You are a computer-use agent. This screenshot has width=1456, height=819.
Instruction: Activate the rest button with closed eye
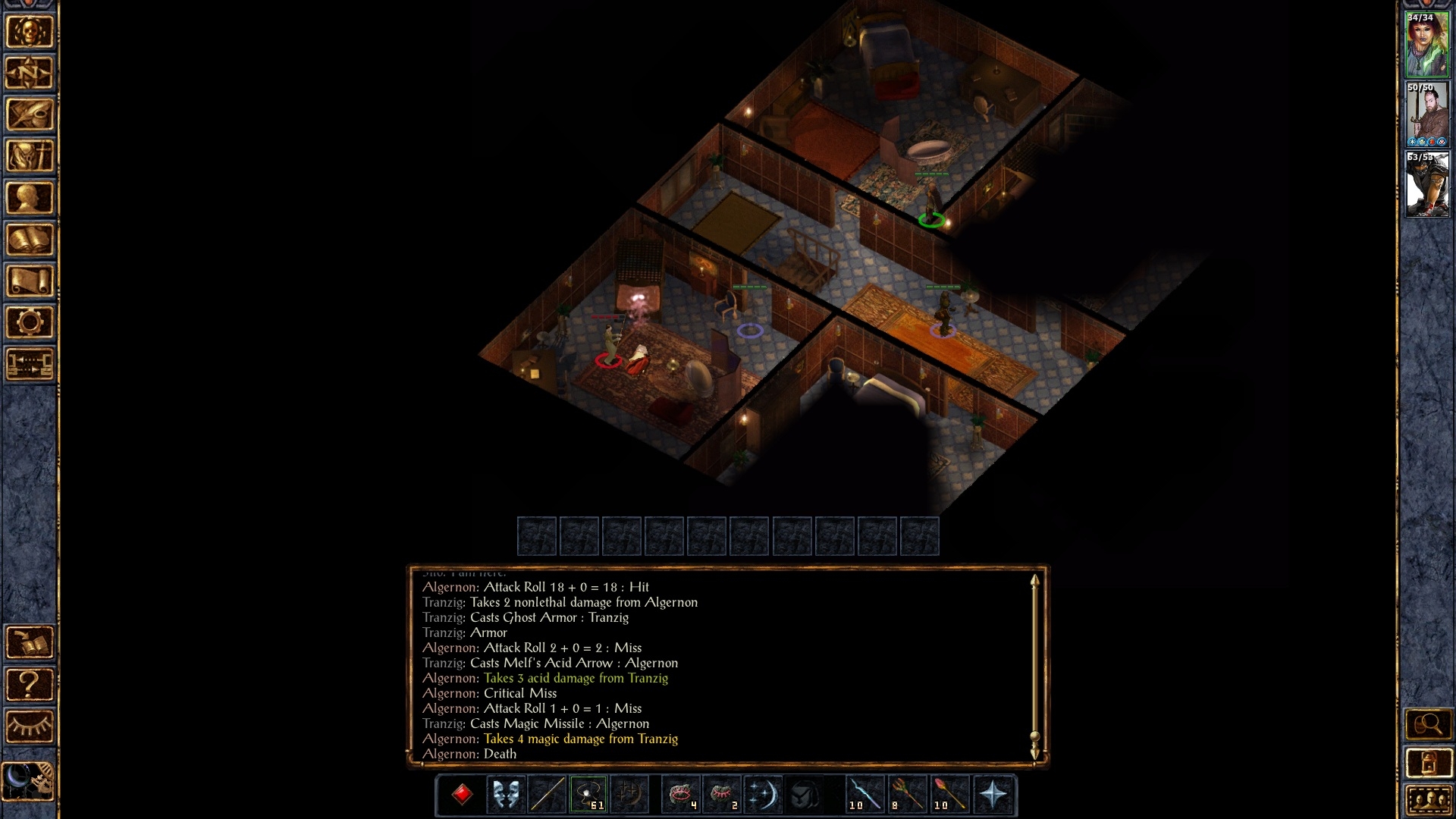pos(30,726)
